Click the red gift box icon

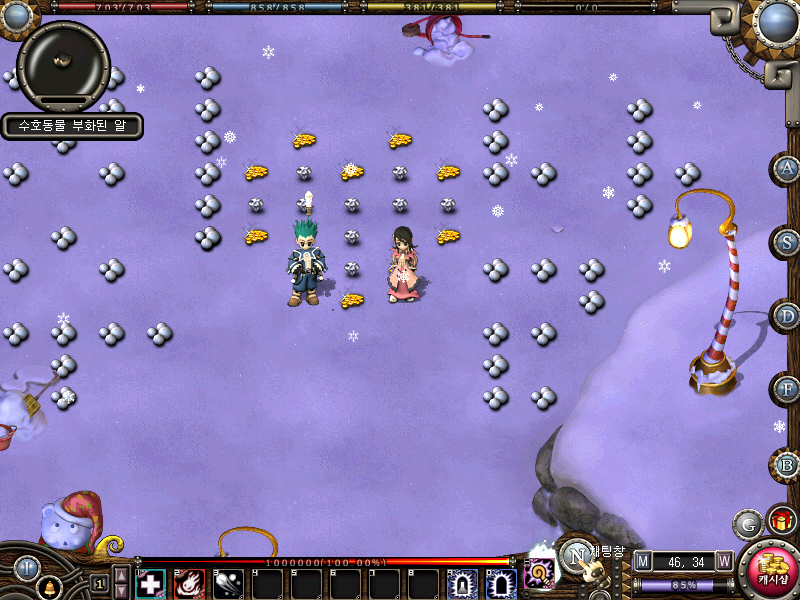pyautogui.click(x=781, y=521)
